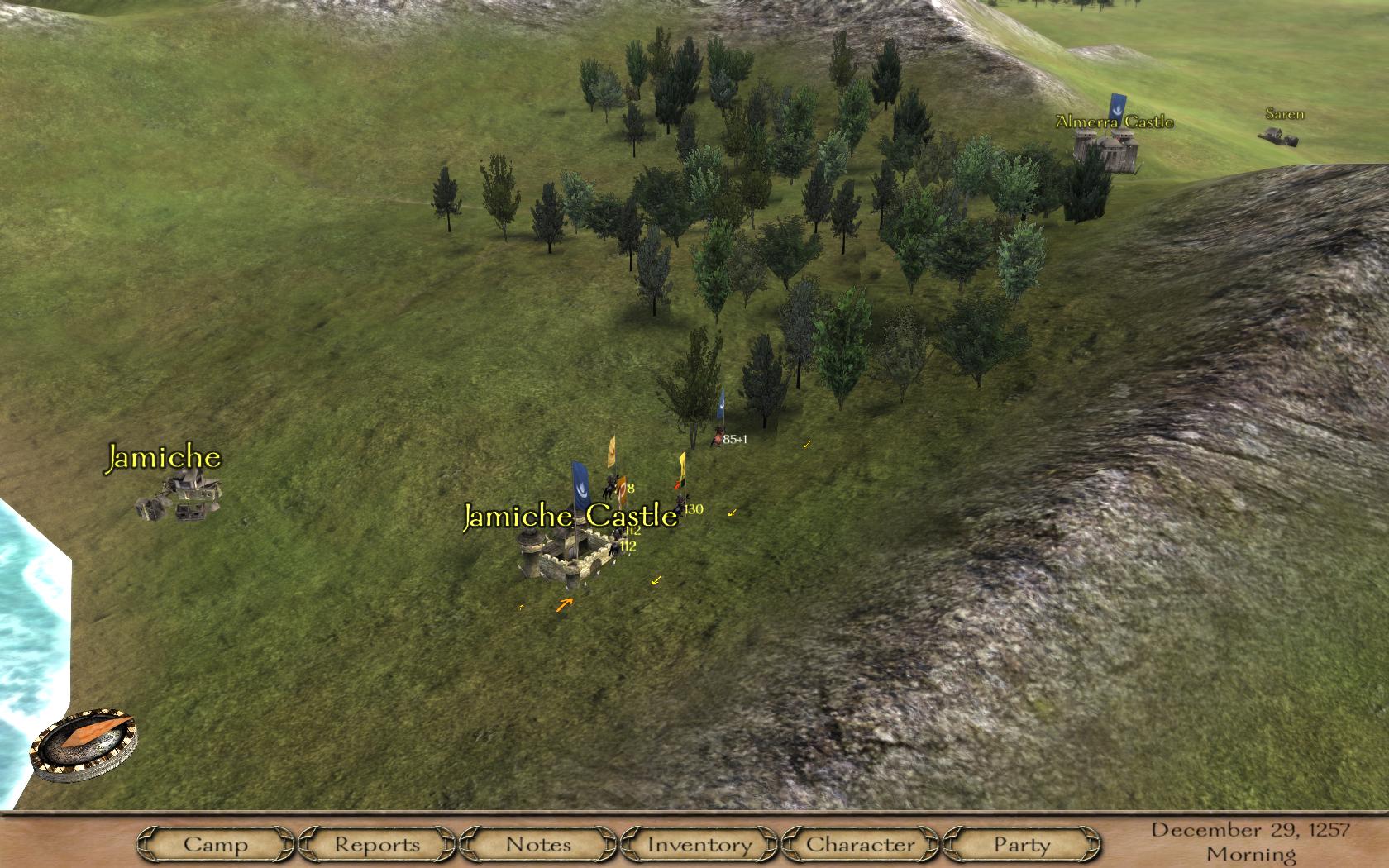1389x868 pixels.
Task: Open the Camp menu
Action: click(x=215, y=844)
